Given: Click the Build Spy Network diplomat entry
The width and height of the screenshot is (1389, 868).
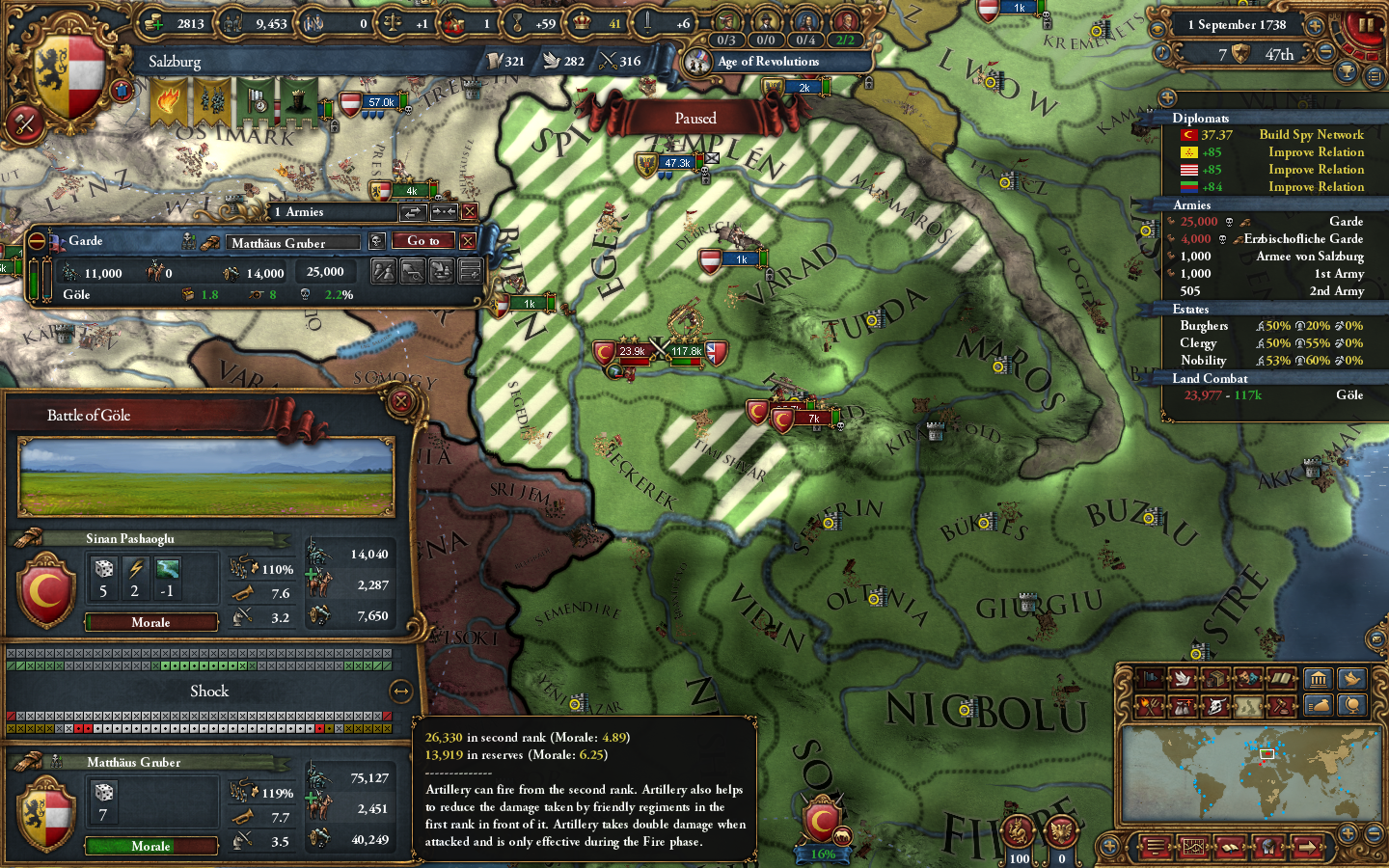Looking at the screenshot, I should (1312, 135).
